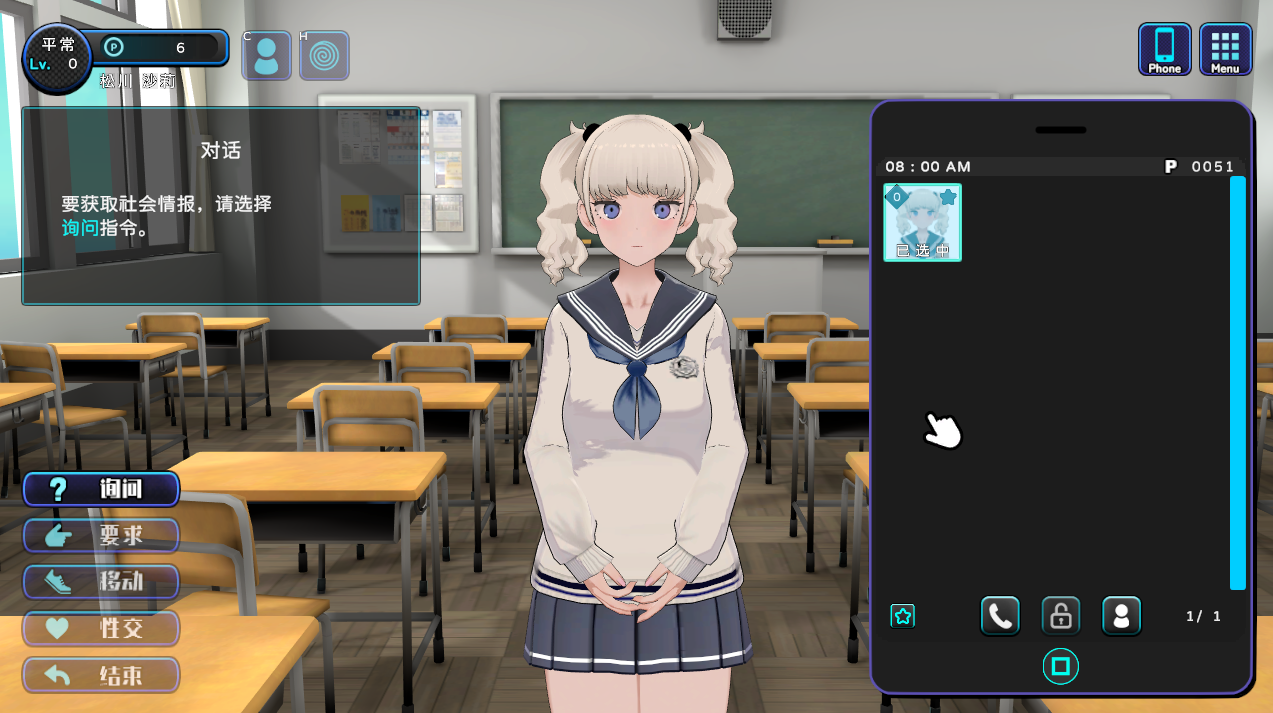Select the 要求 (Request) command
The height and width of the screenshot is (713, 1273).
(101, 536)
